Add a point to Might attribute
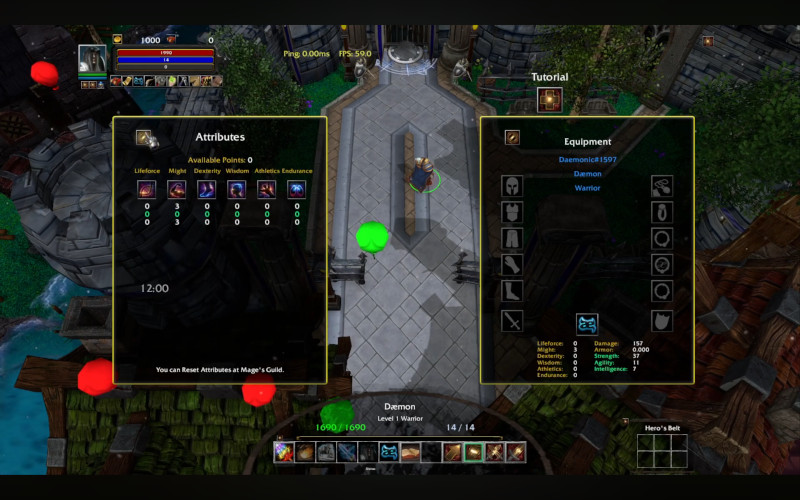 177,188
